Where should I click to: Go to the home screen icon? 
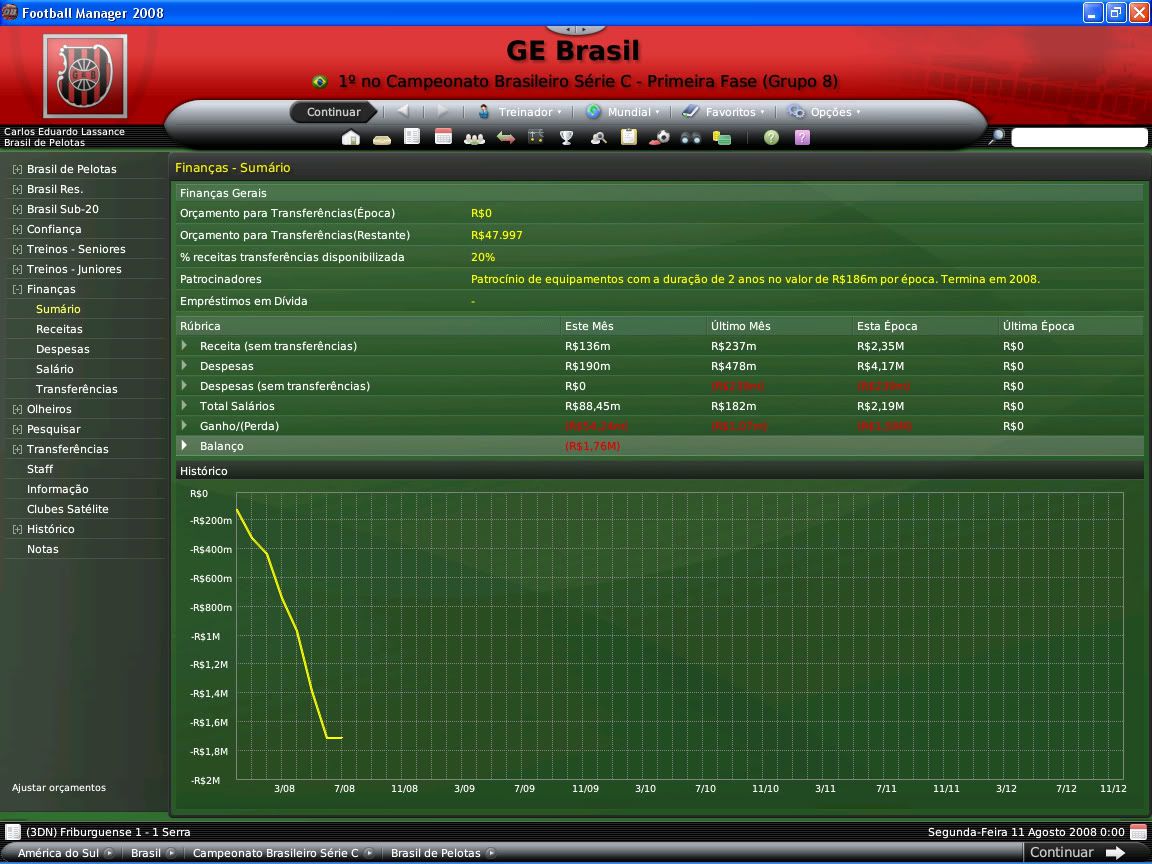[350, 138]
